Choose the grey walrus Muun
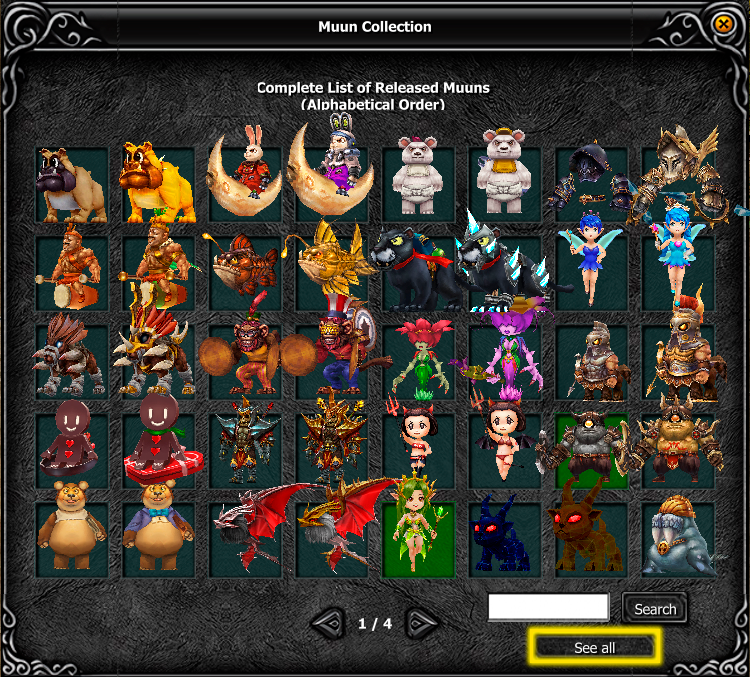This screenshot has height=677, width=750. [678, 540]
